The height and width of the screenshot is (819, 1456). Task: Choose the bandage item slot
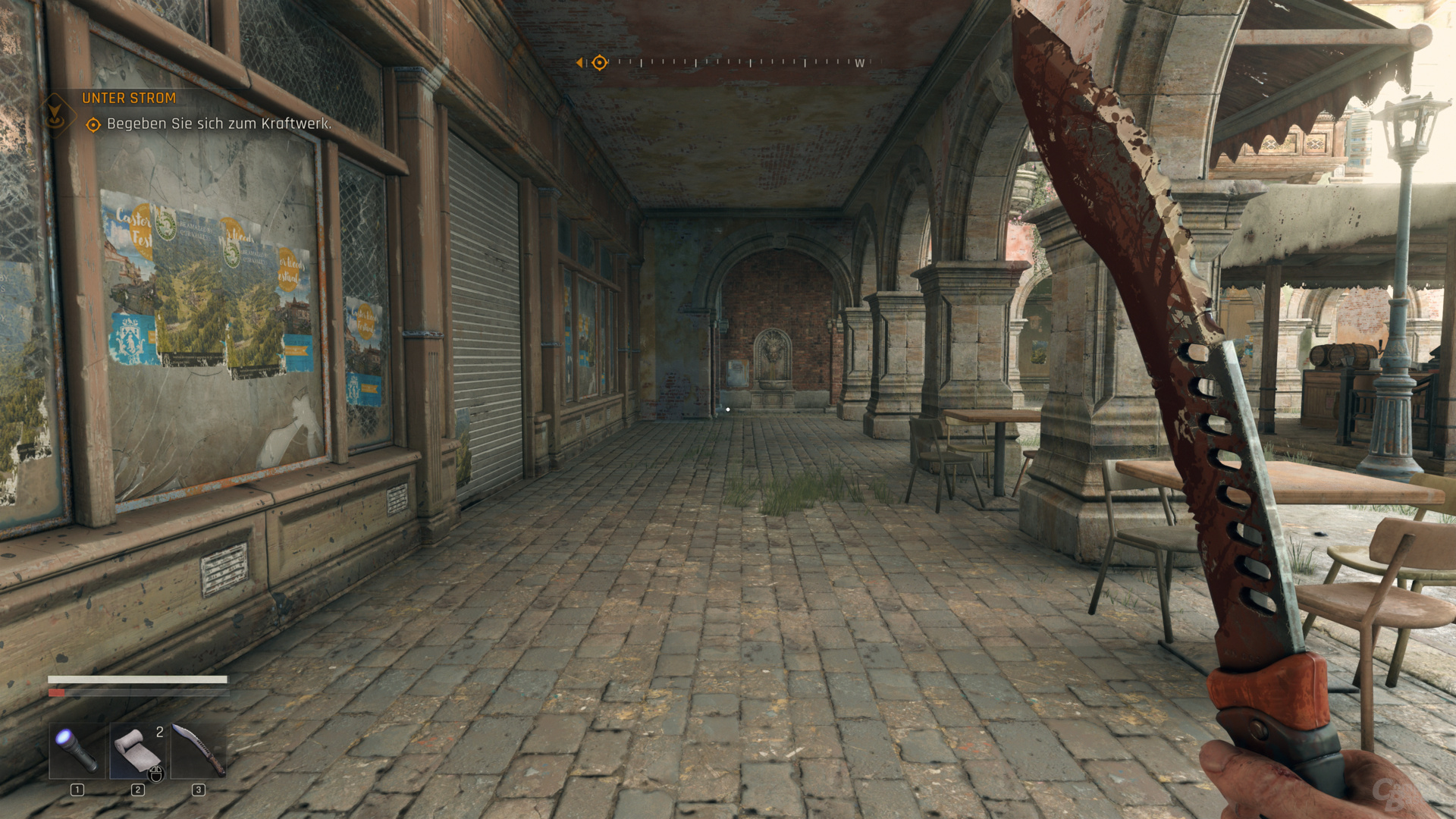point(138,751)
